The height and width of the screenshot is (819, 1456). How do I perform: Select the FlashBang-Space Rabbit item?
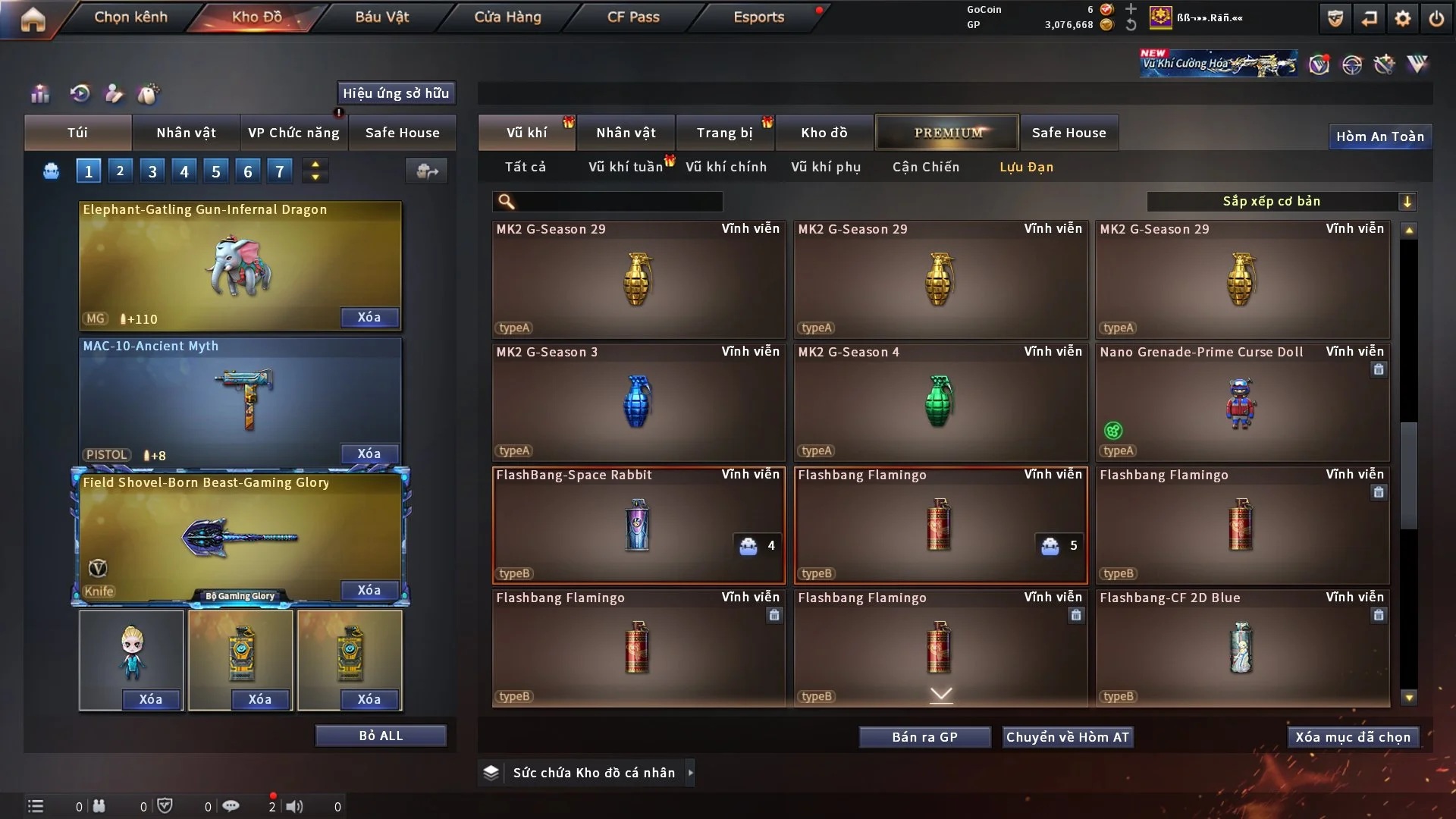pyautogui.click(x=638, y=526)
